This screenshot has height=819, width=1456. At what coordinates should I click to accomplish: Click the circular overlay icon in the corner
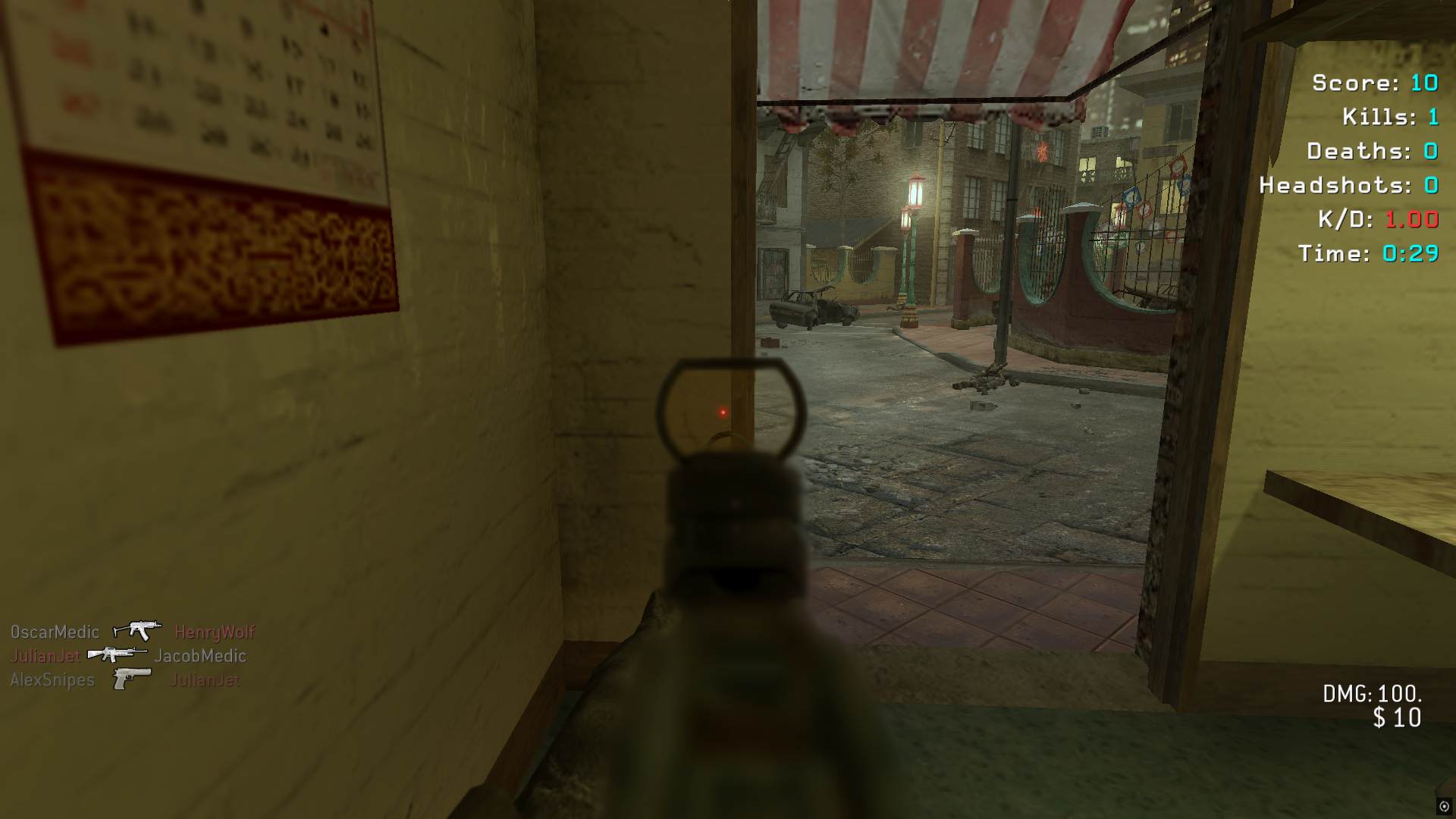[x=1444, y=807]
